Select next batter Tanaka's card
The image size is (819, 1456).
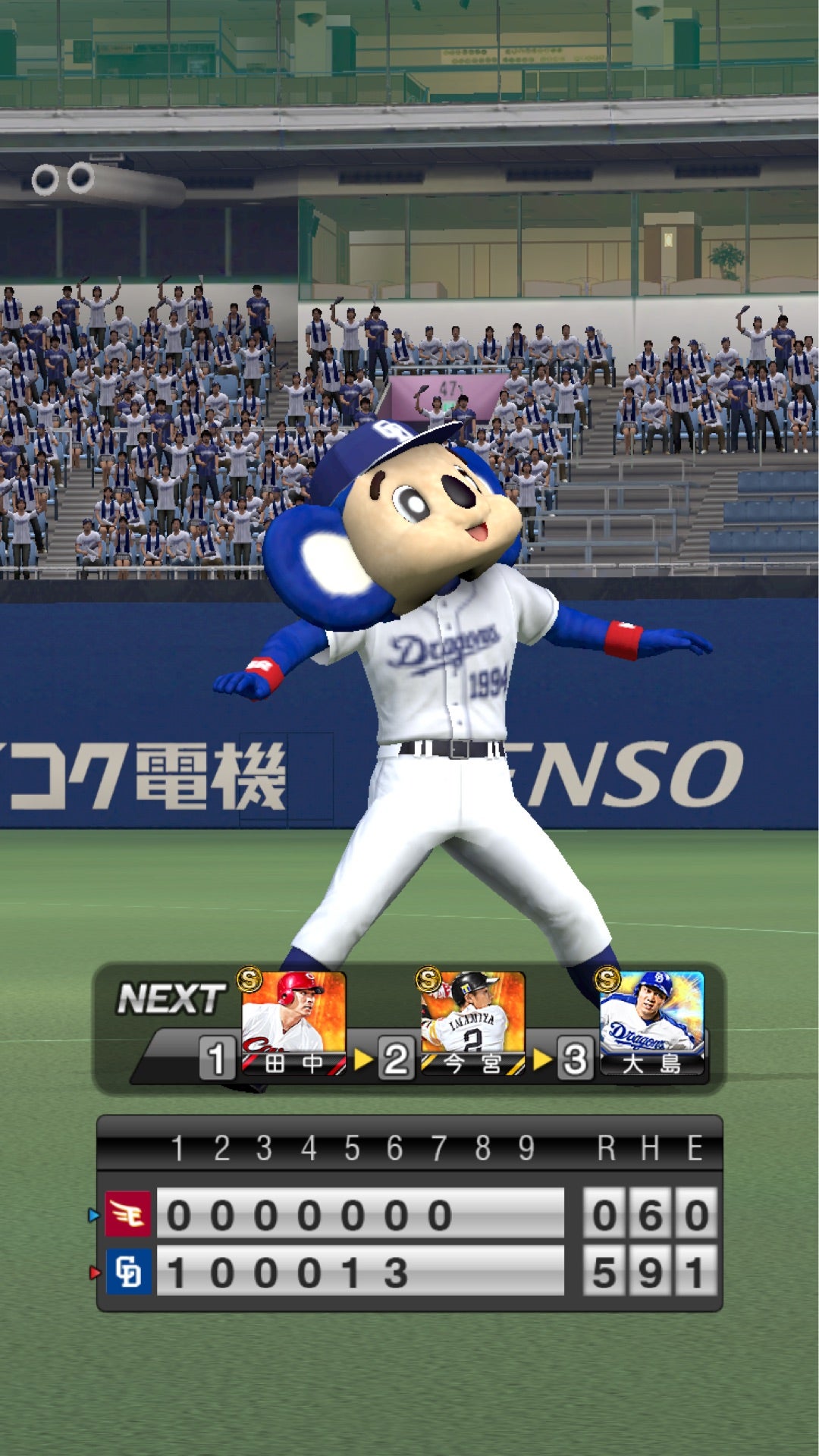pyautogui.click(x=293, y=1021)
